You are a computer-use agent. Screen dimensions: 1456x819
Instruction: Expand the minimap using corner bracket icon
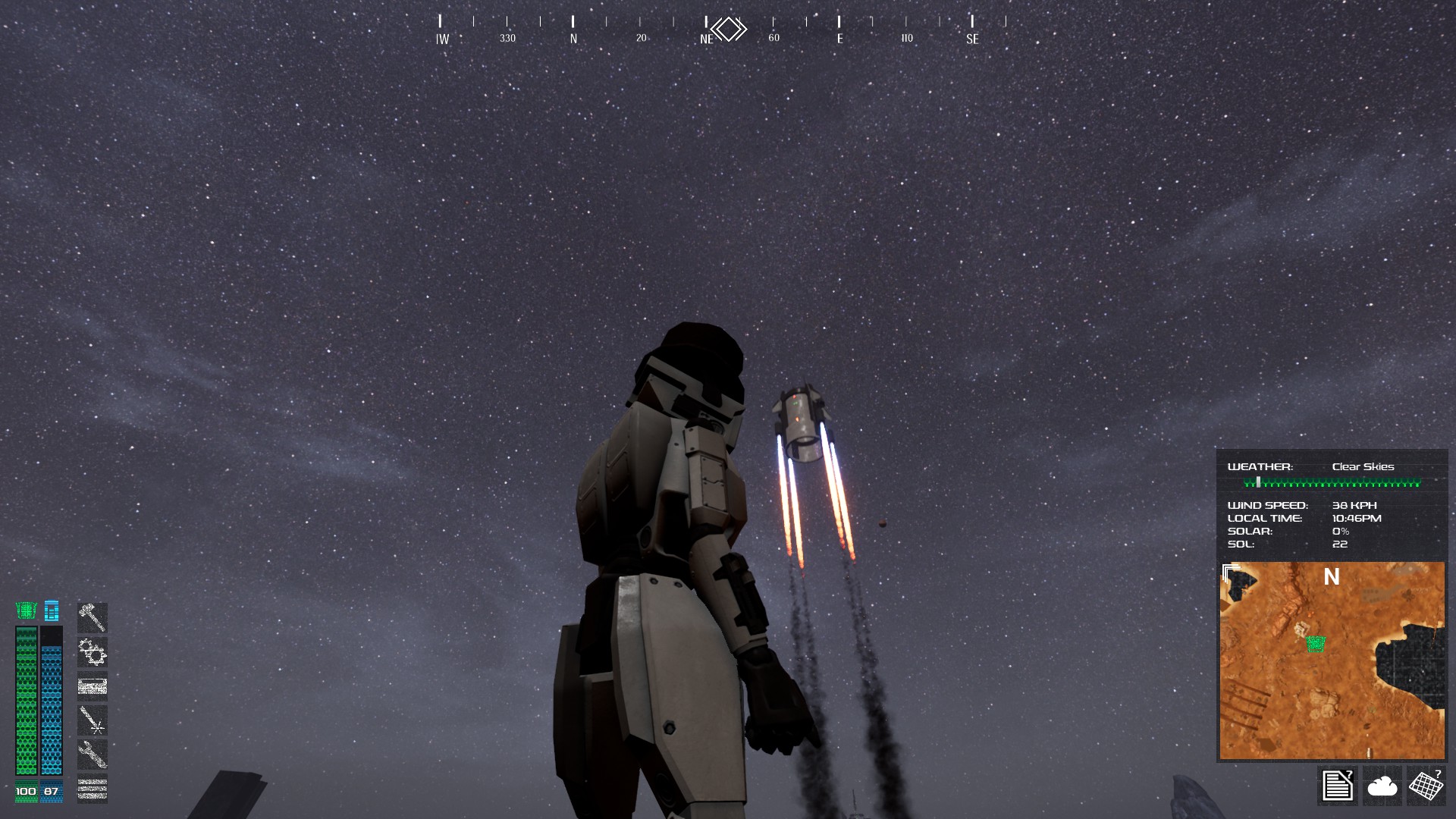pos(1231,572)
